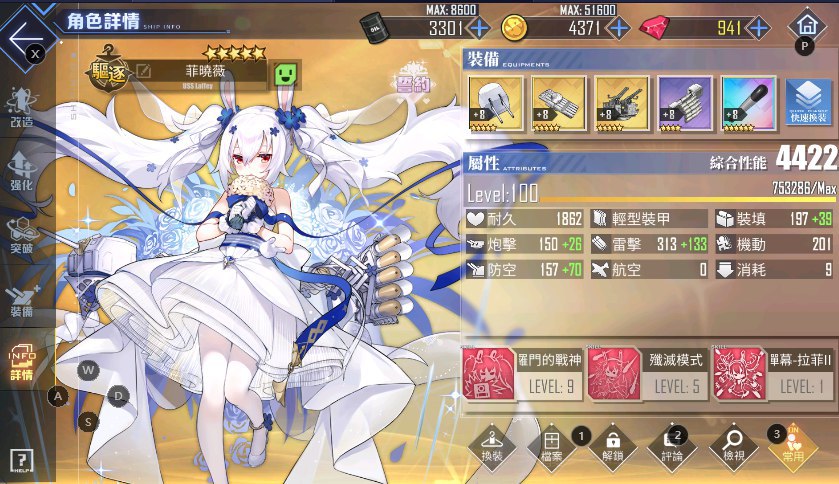Add more oil with the plus button
Viewport: 839px width, 484px height.
479,28
